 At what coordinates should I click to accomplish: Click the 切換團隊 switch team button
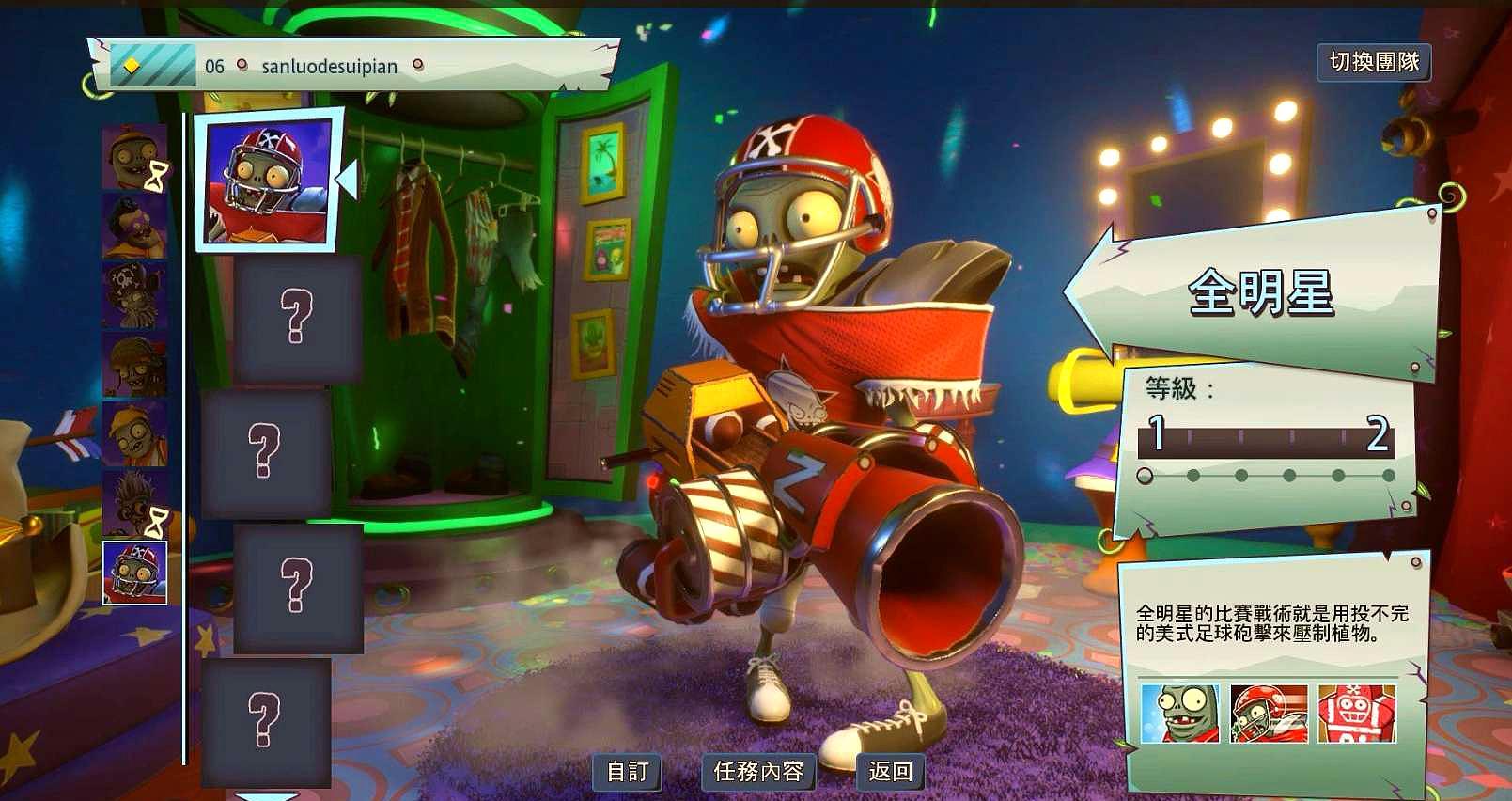(x=1374, y=62)
